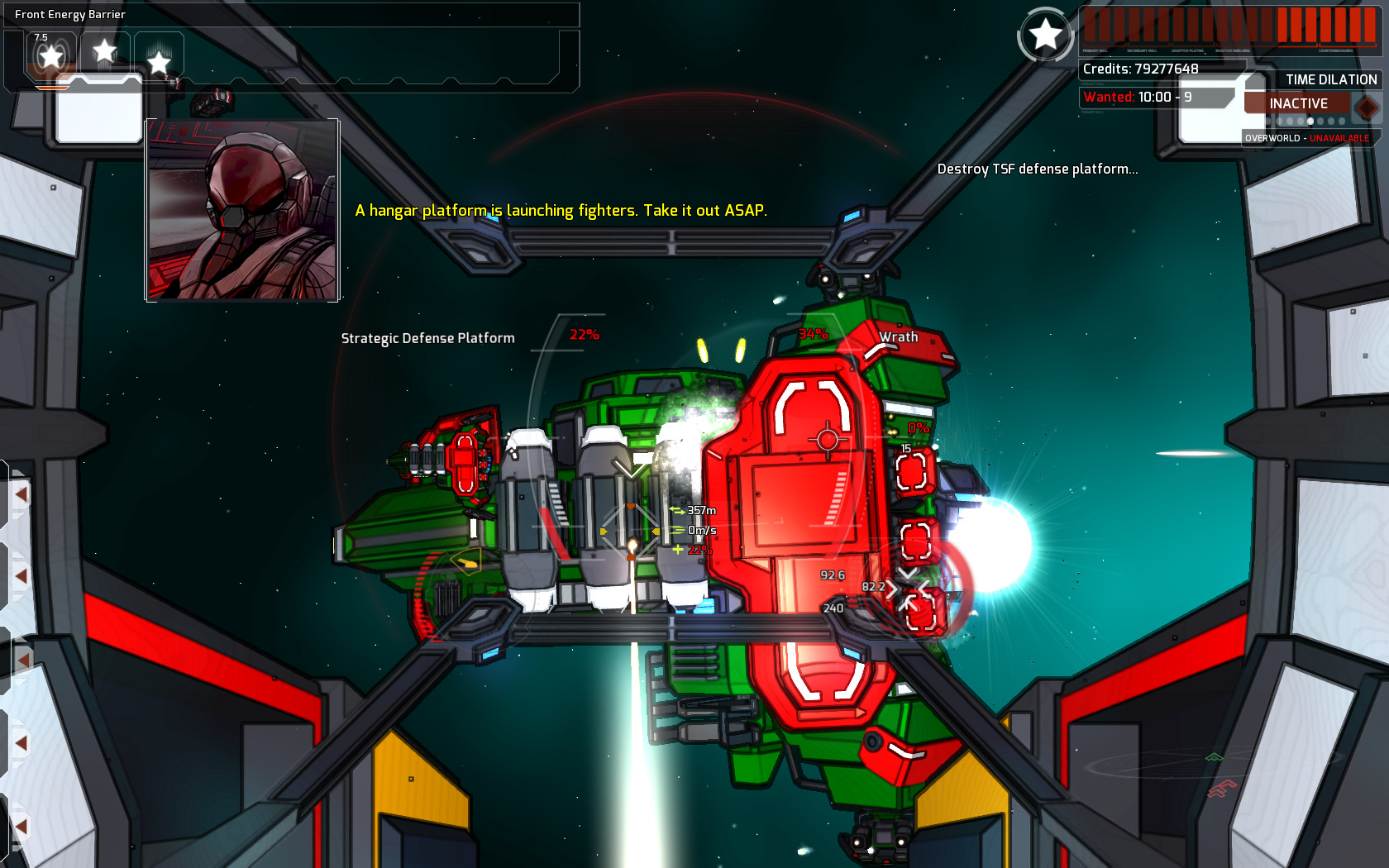Click the wanted-level star emblem top right
Image resolution: width=1389 pixels, height=868 pixels.
(x=1047, y=35)
